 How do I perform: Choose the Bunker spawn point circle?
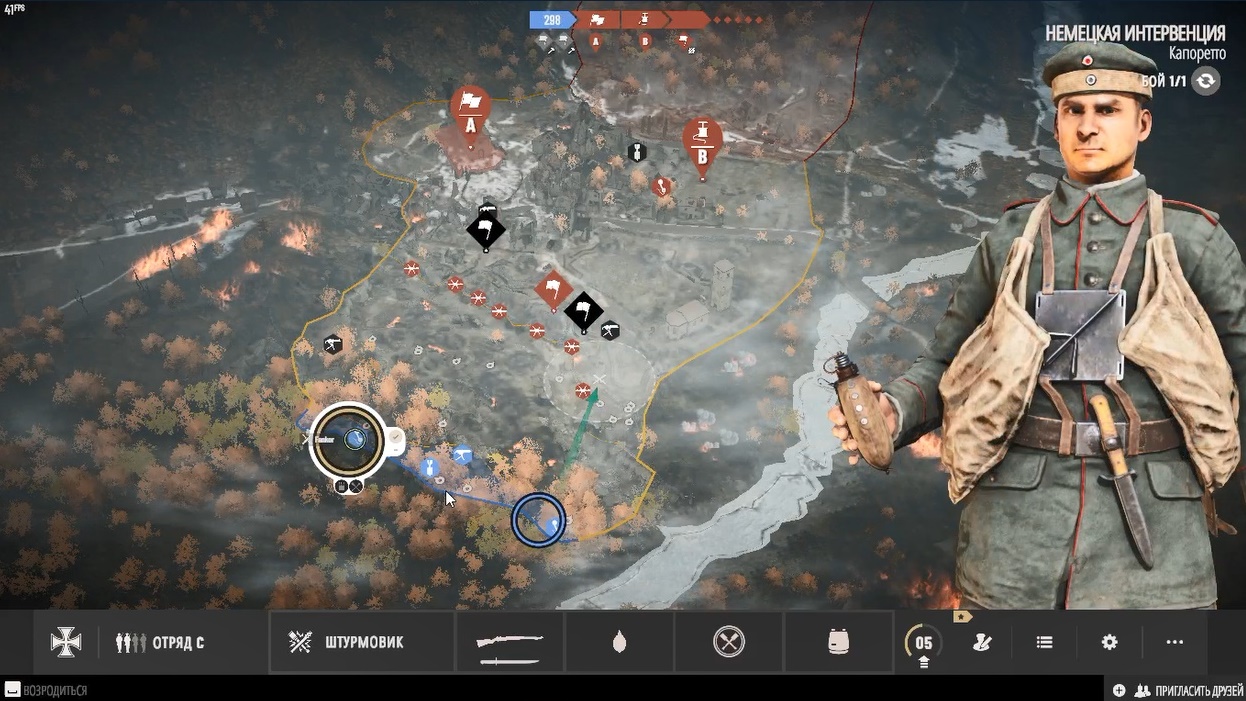pyautogui.click(x=347, y=440)
